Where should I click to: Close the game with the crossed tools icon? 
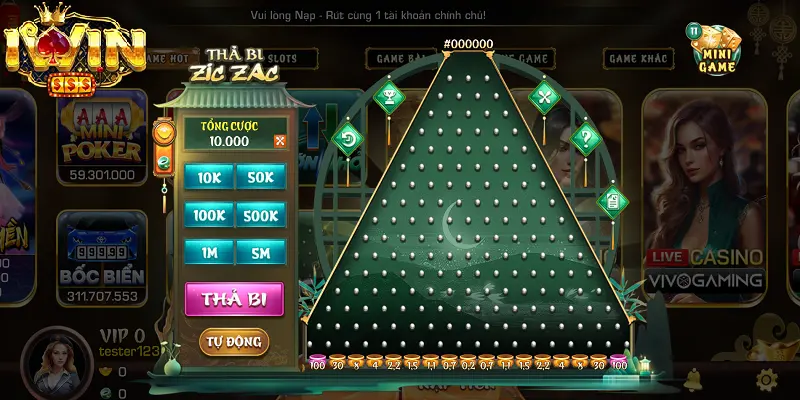tap(545, 96)
